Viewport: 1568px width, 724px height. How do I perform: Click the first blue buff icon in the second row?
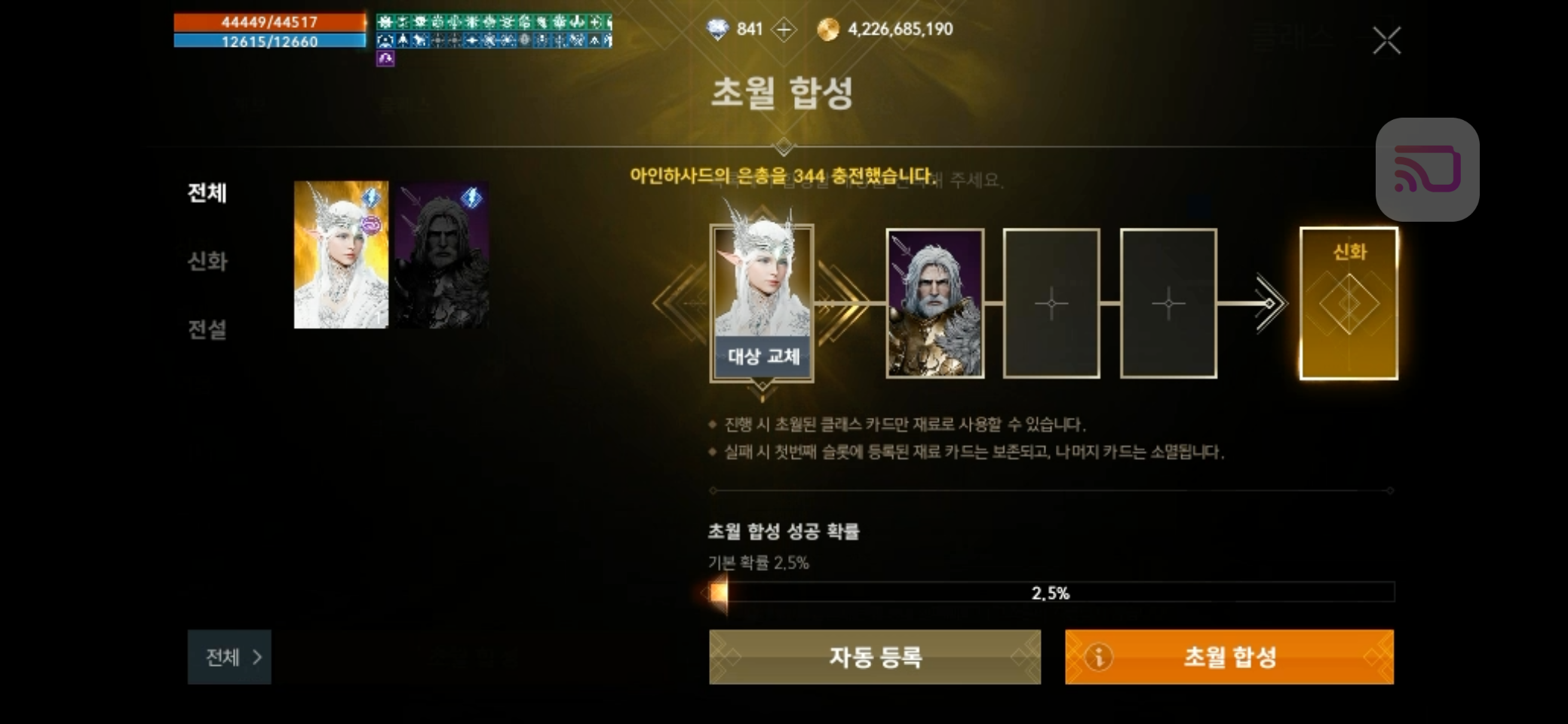pyautogui.click(x=385, y=41)
